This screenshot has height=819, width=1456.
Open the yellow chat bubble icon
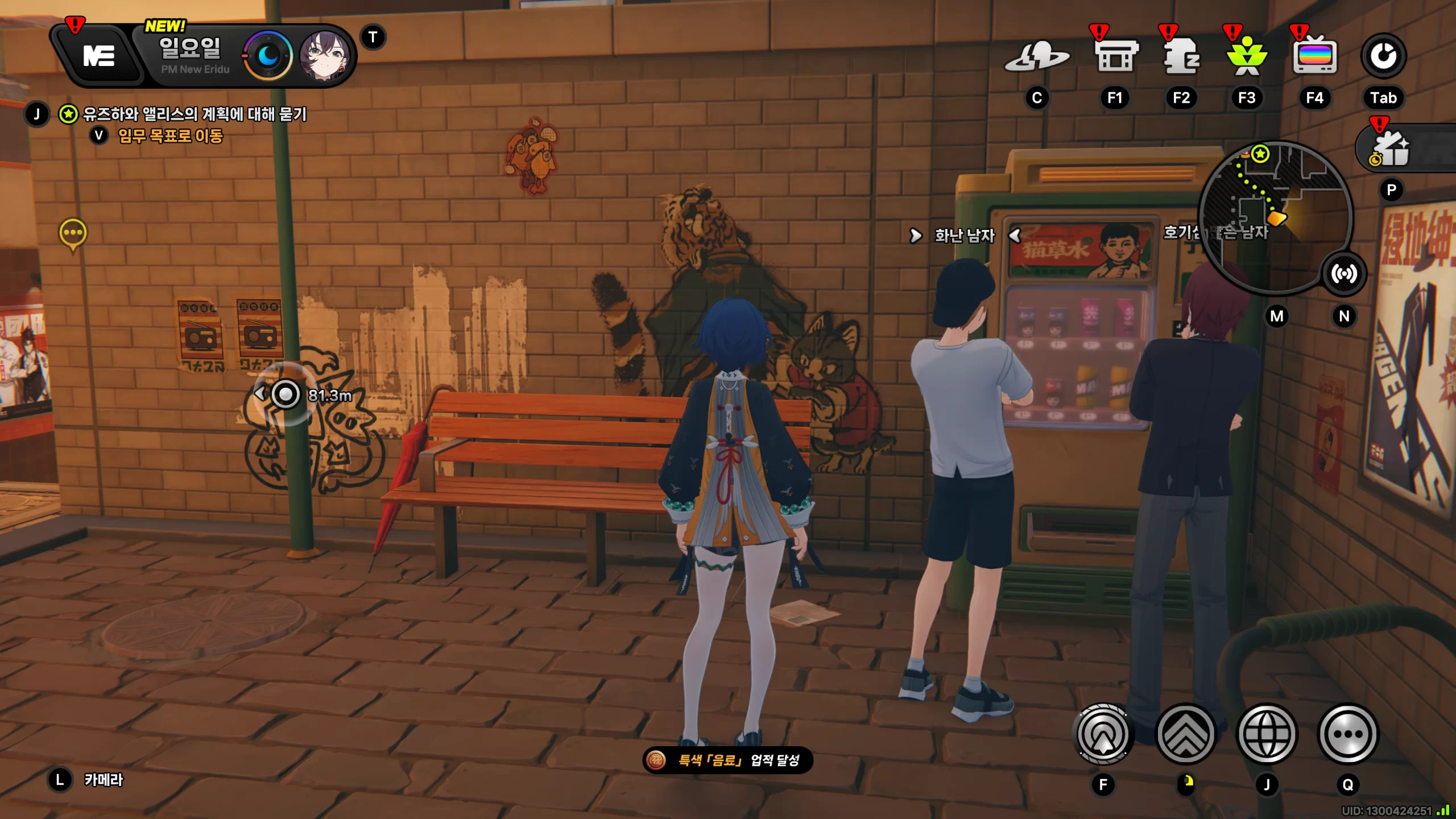coord(73,233)
